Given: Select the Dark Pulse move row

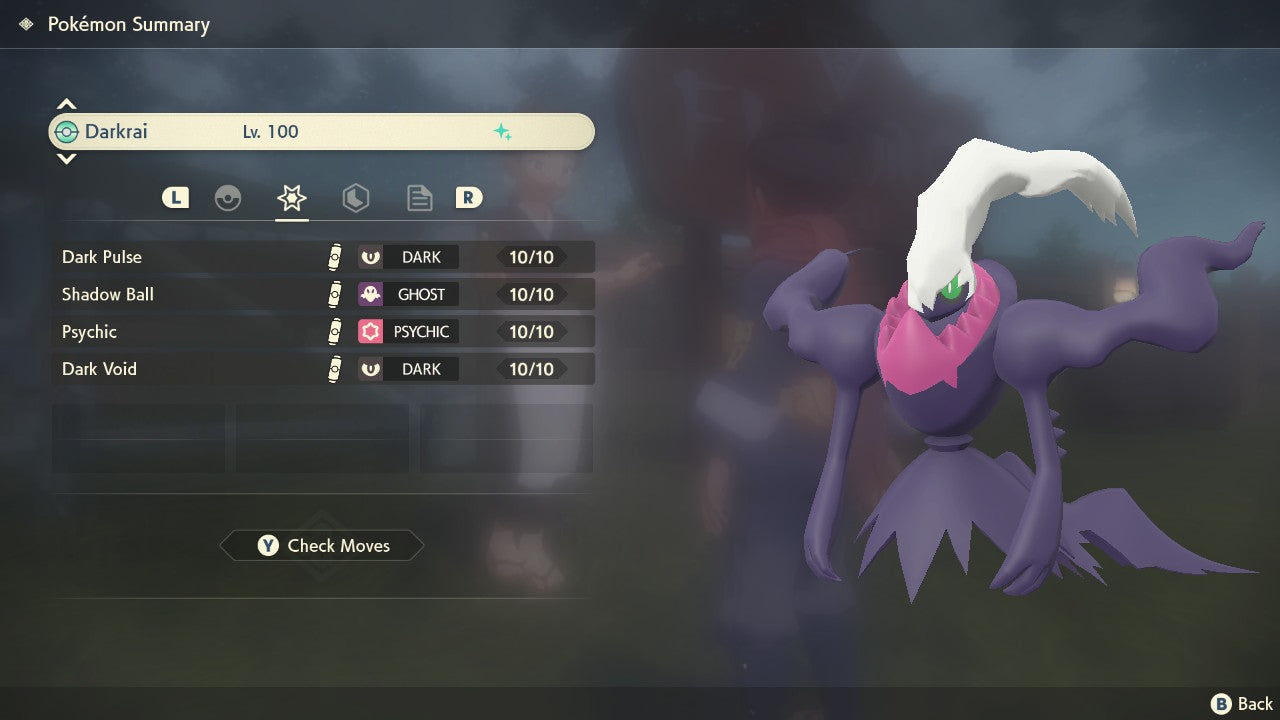Looking at the screenshot, I should 322,257.
